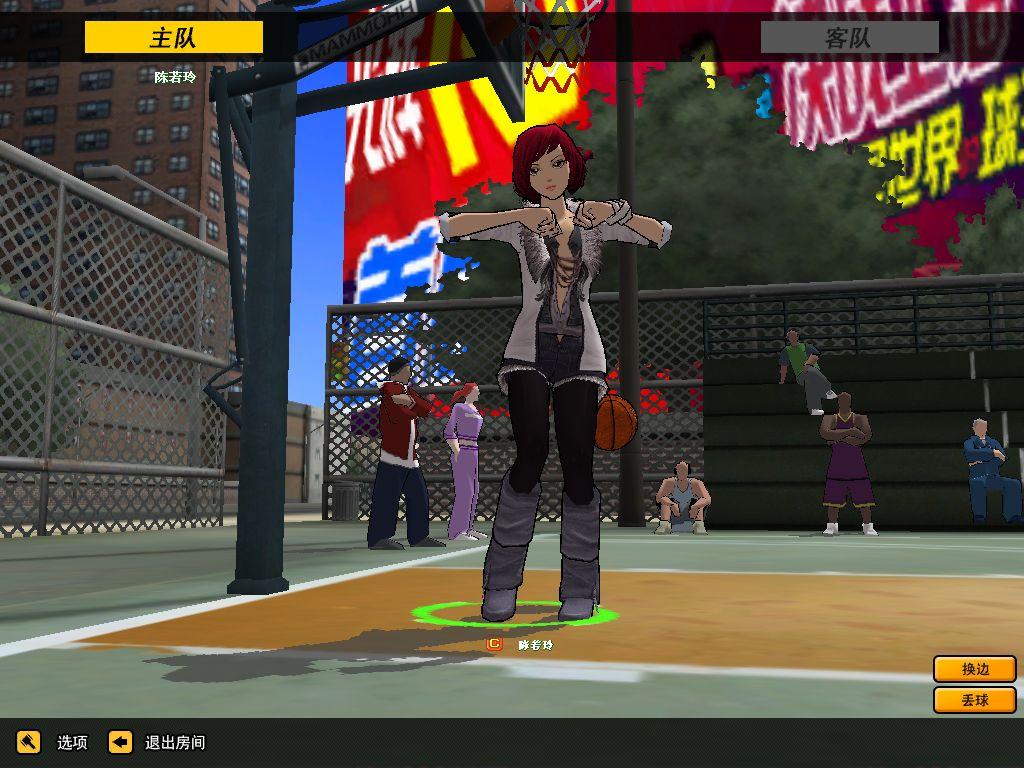Click the 换边 switch sides button

click(x=974, y=669)
